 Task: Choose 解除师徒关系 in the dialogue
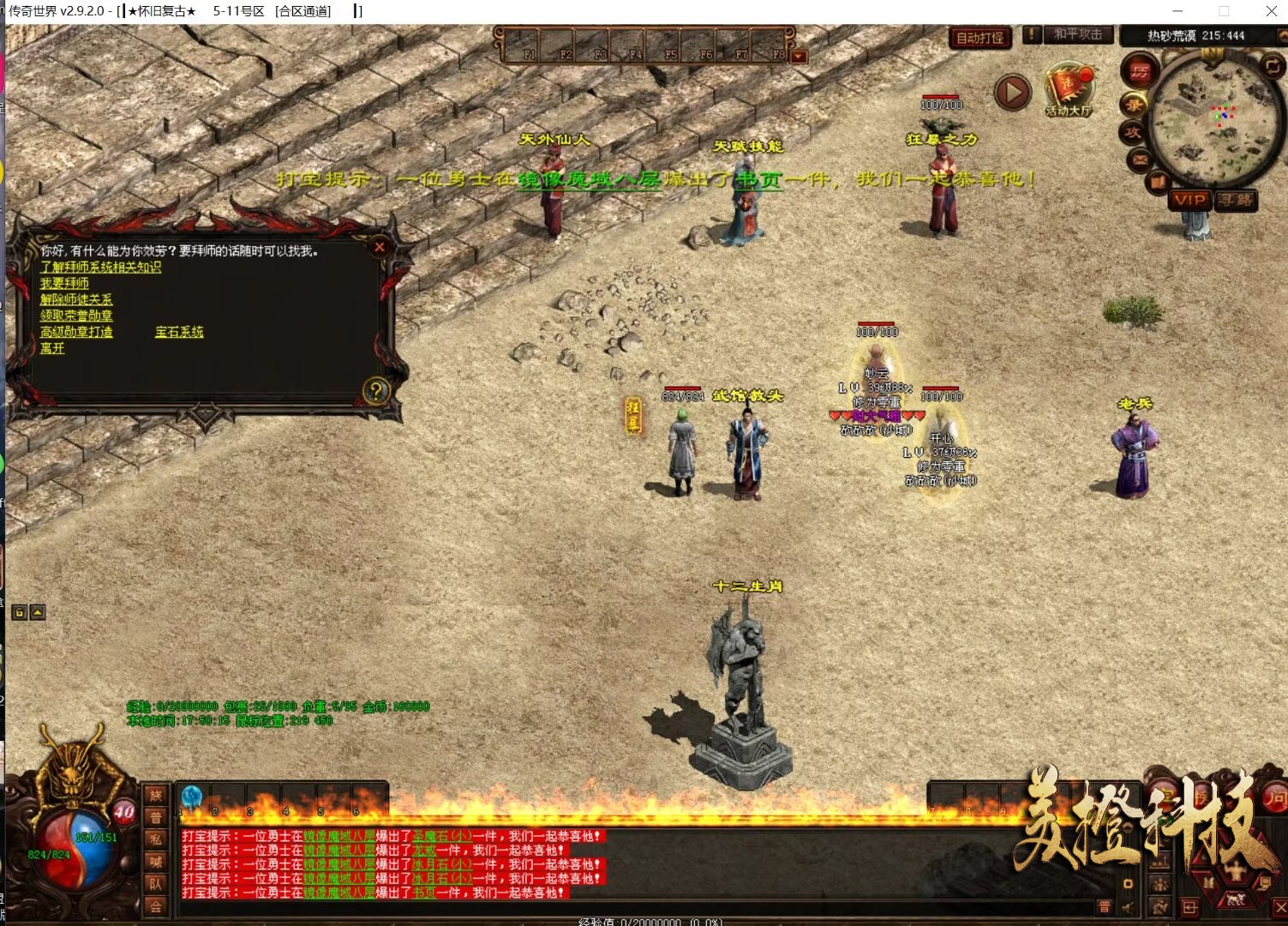(76, 300)
